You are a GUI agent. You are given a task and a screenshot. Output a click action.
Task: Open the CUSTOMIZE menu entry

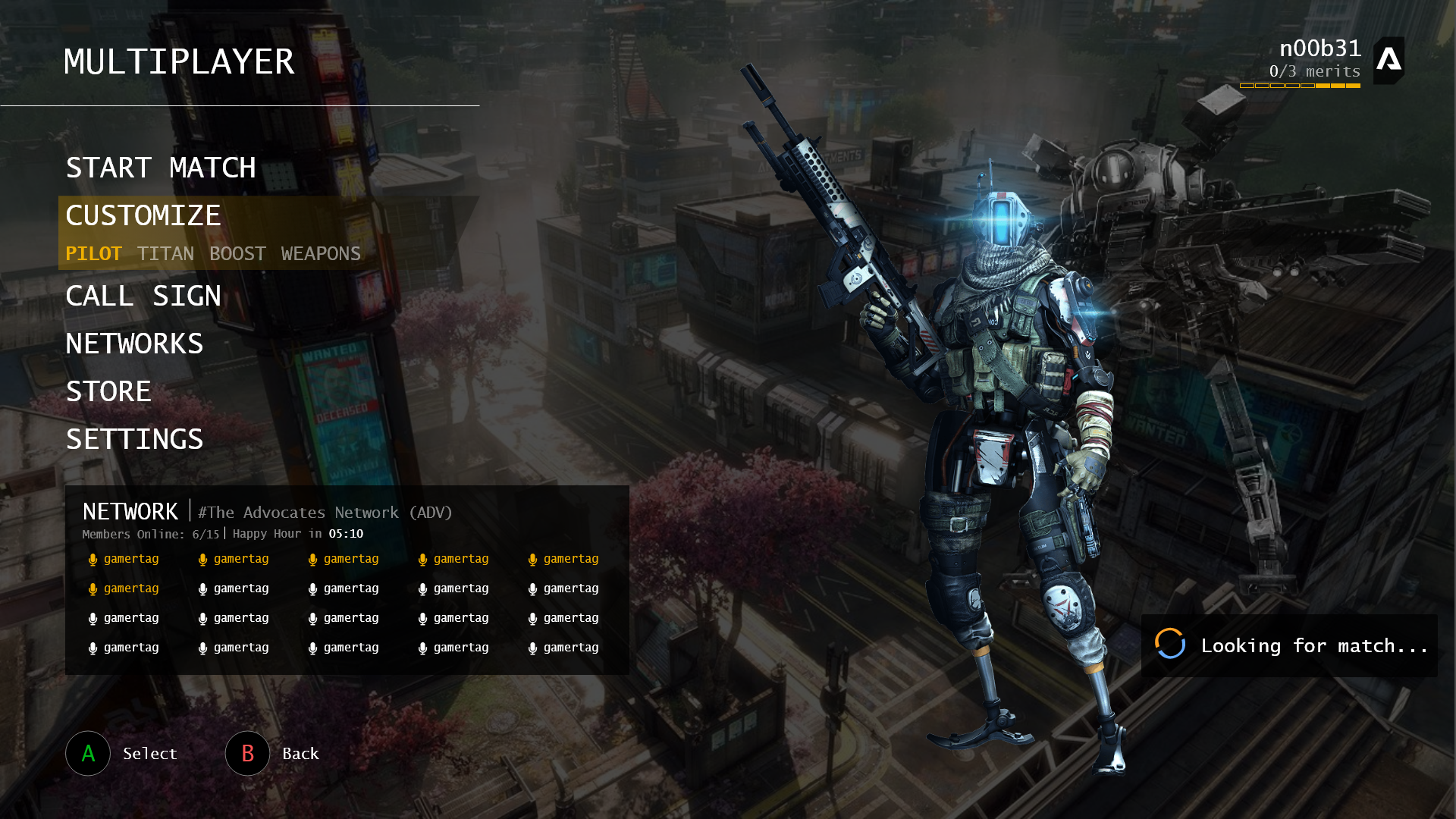click(143, 215)
